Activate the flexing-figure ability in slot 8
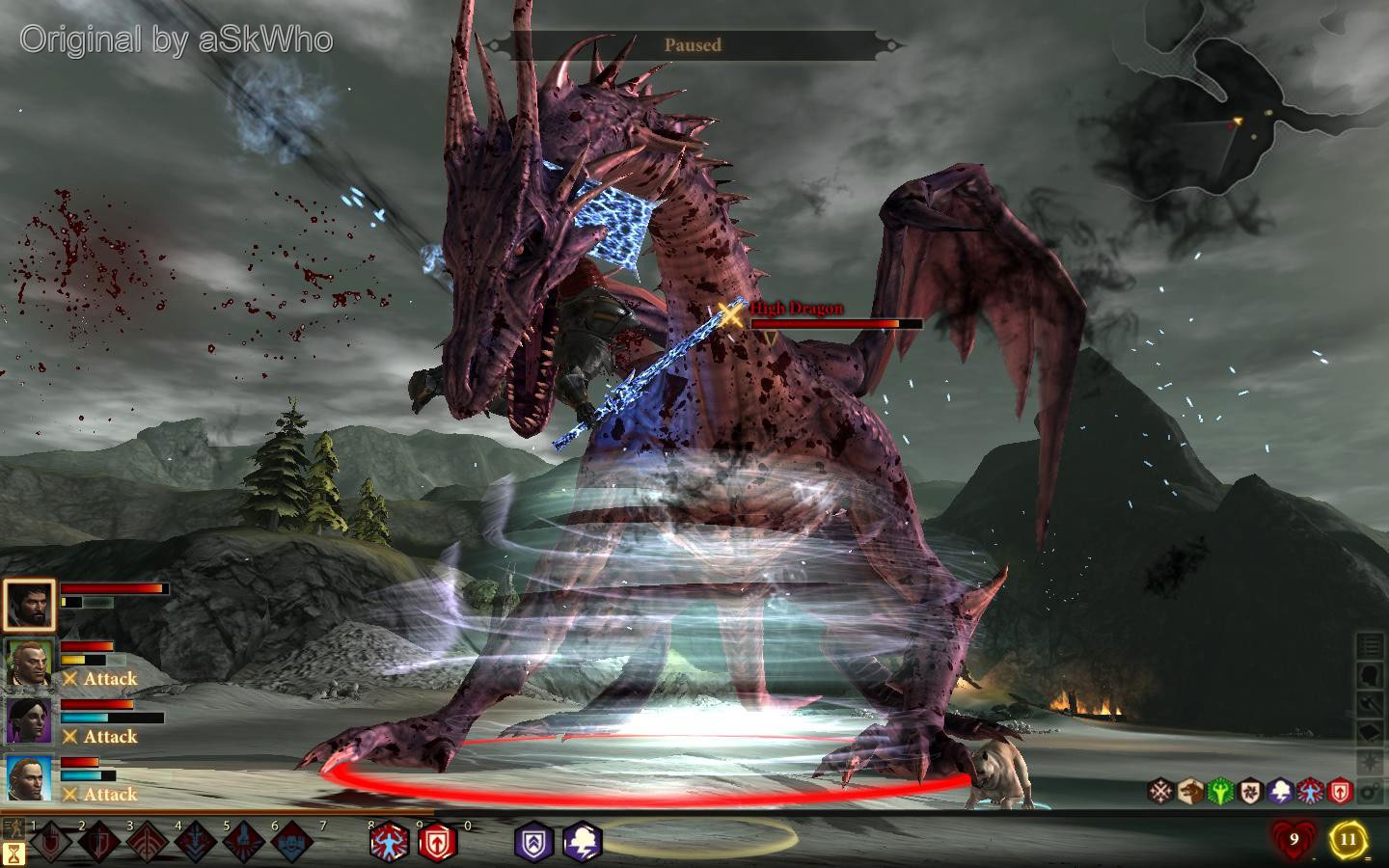Screen dimensions: 1389x868 pos(390,842)
